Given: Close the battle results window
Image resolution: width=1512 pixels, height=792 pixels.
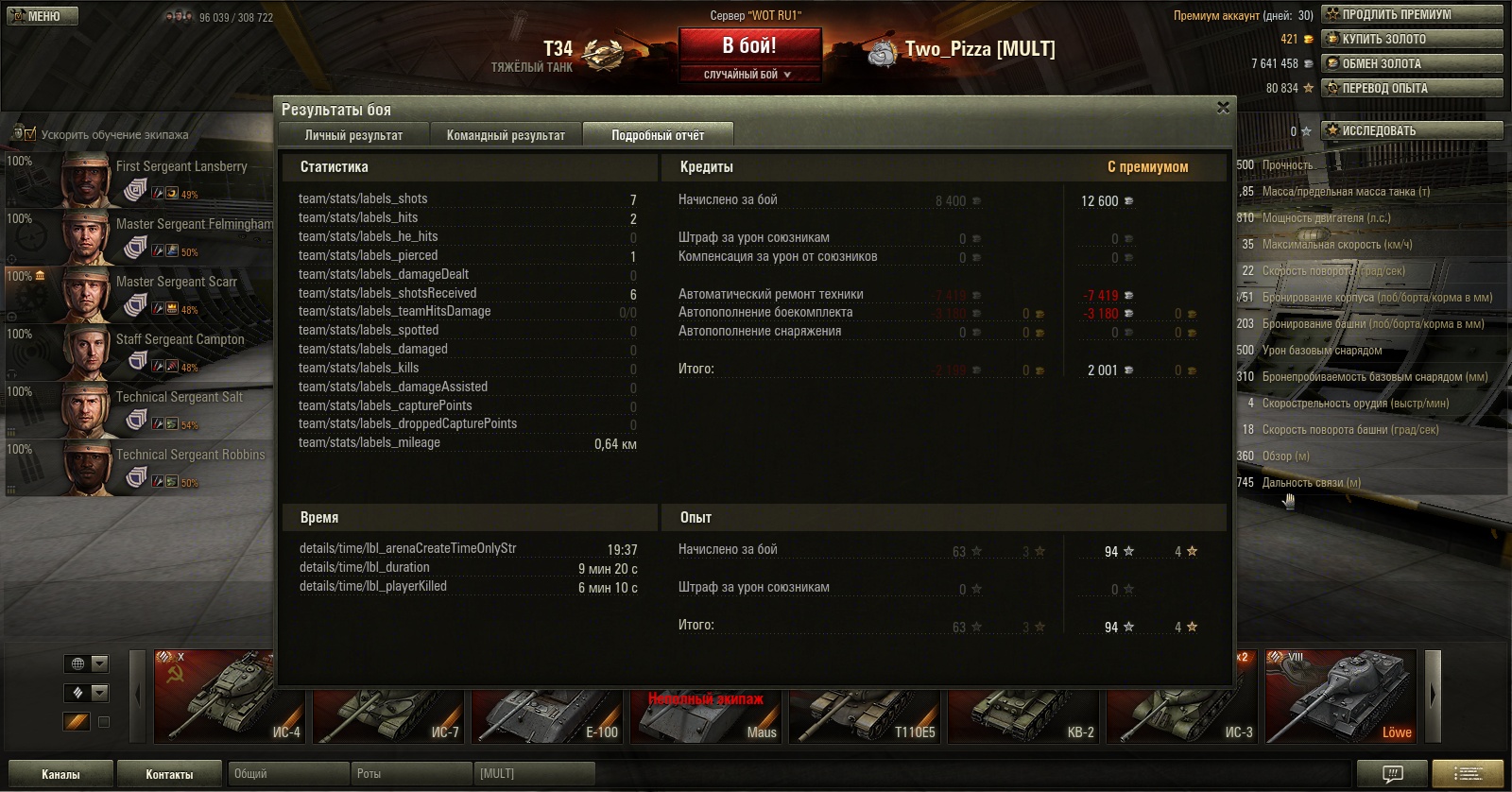Looking at the screenshot, I should point(1223,108).
